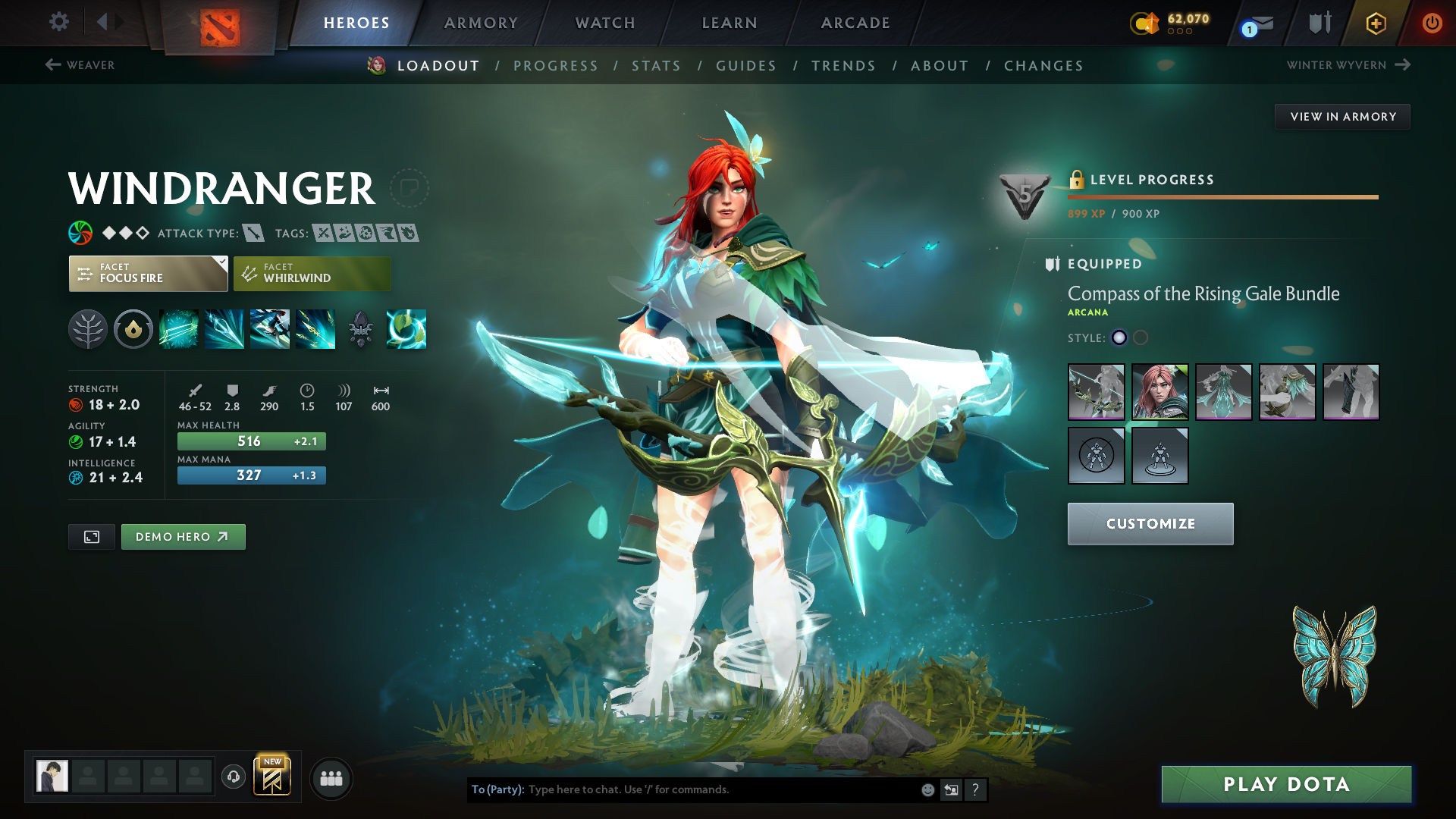The width and height of the screenshot is (1456, 819).
Task: Toggle the downloads arrow near party slots
Action: tap(233, 777)
